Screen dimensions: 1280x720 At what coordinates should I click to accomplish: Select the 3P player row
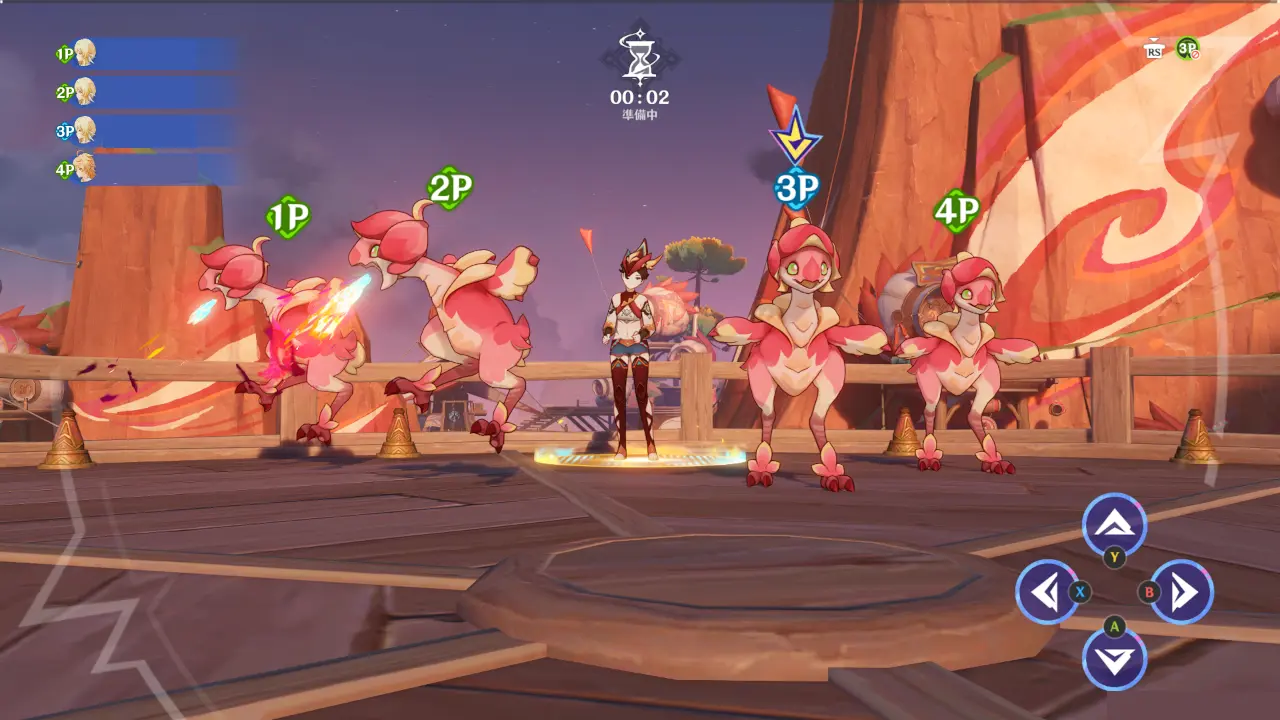click(x=146, y=131)
